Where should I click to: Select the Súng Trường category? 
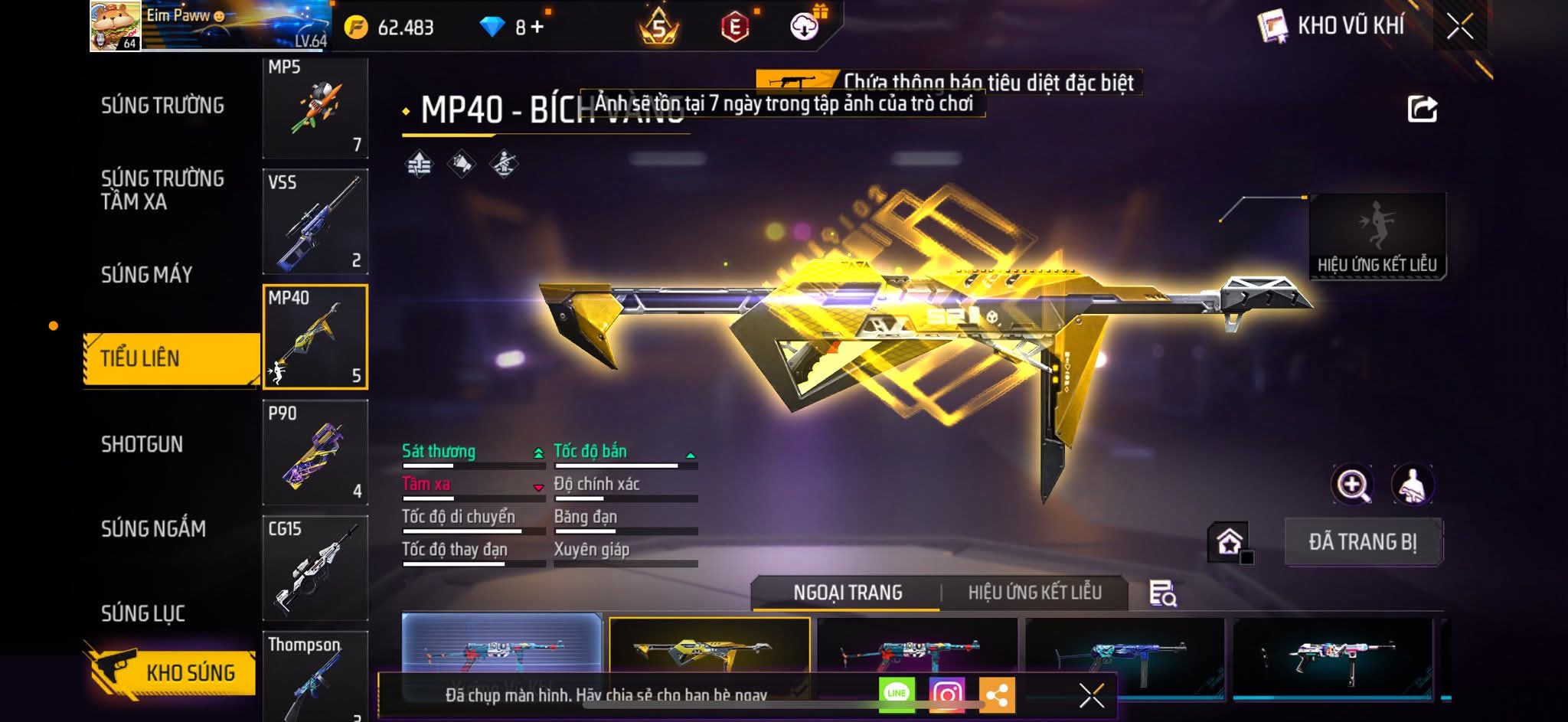162,106
